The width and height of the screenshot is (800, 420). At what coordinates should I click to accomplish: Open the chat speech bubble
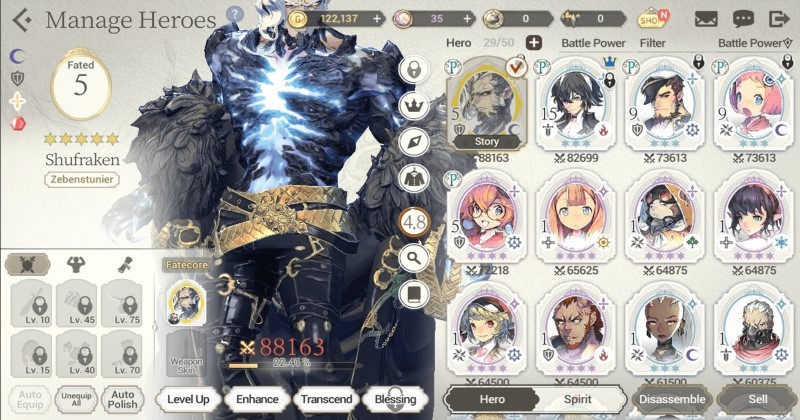tap(743, 18)
